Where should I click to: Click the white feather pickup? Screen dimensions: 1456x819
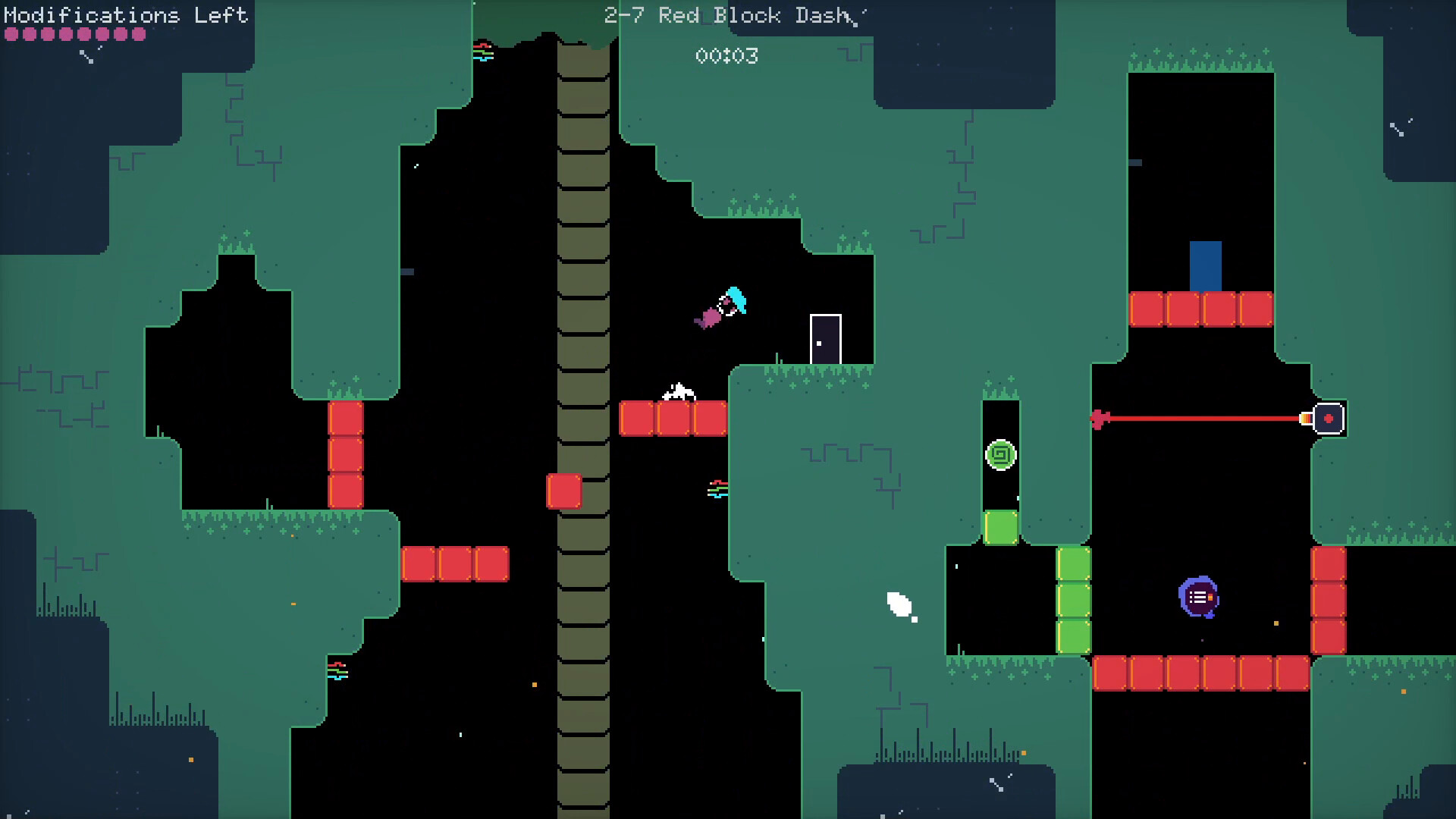click(x=898, y=605)
